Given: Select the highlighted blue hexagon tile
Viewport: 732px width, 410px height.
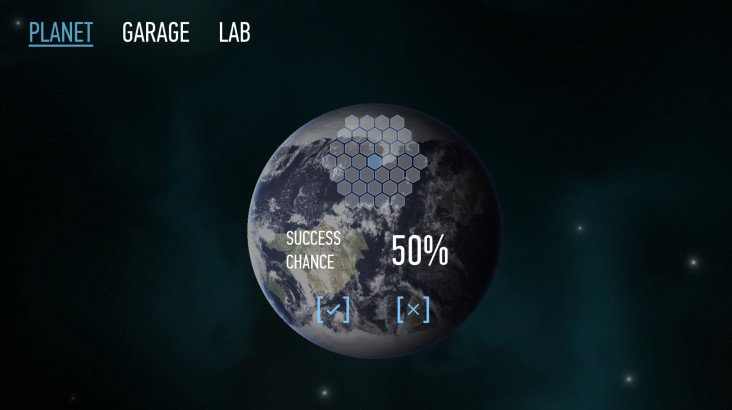Looking at the screenshot, I should (374, 160).
